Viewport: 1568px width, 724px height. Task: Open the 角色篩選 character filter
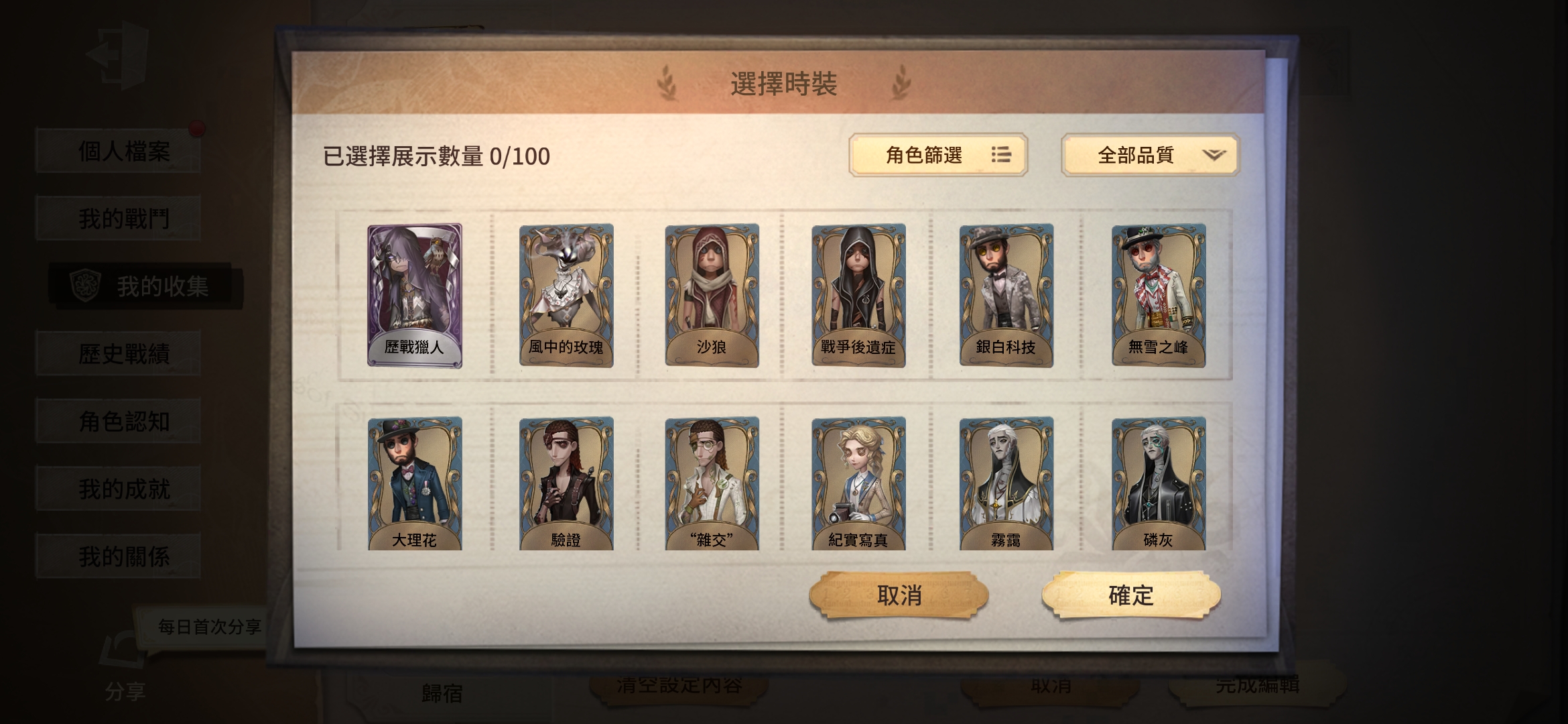pyautogui.click(x=938, y=154)
